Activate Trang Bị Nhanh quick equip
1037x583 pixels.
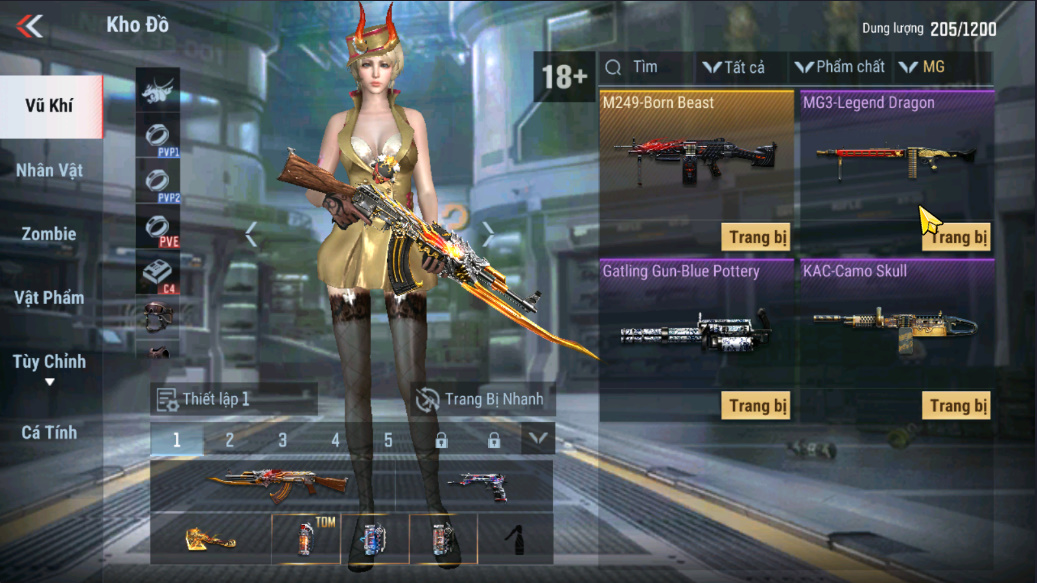pyautogui.click(x=481, y=399)
